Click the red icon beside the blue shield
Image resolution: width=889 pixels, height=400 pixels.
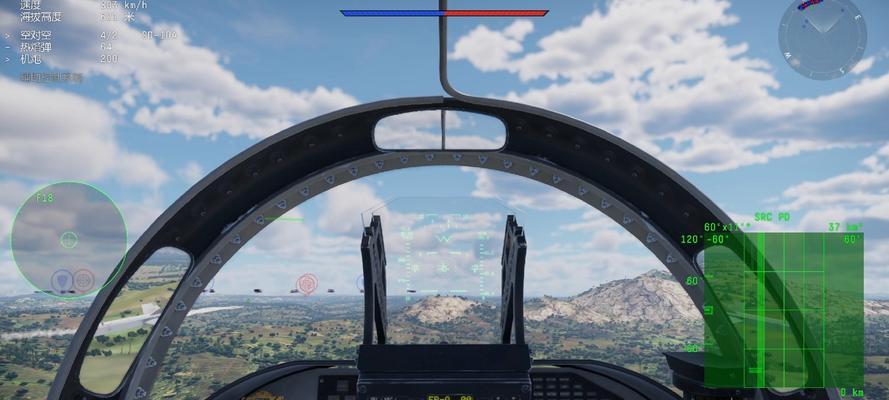[84, 280]
